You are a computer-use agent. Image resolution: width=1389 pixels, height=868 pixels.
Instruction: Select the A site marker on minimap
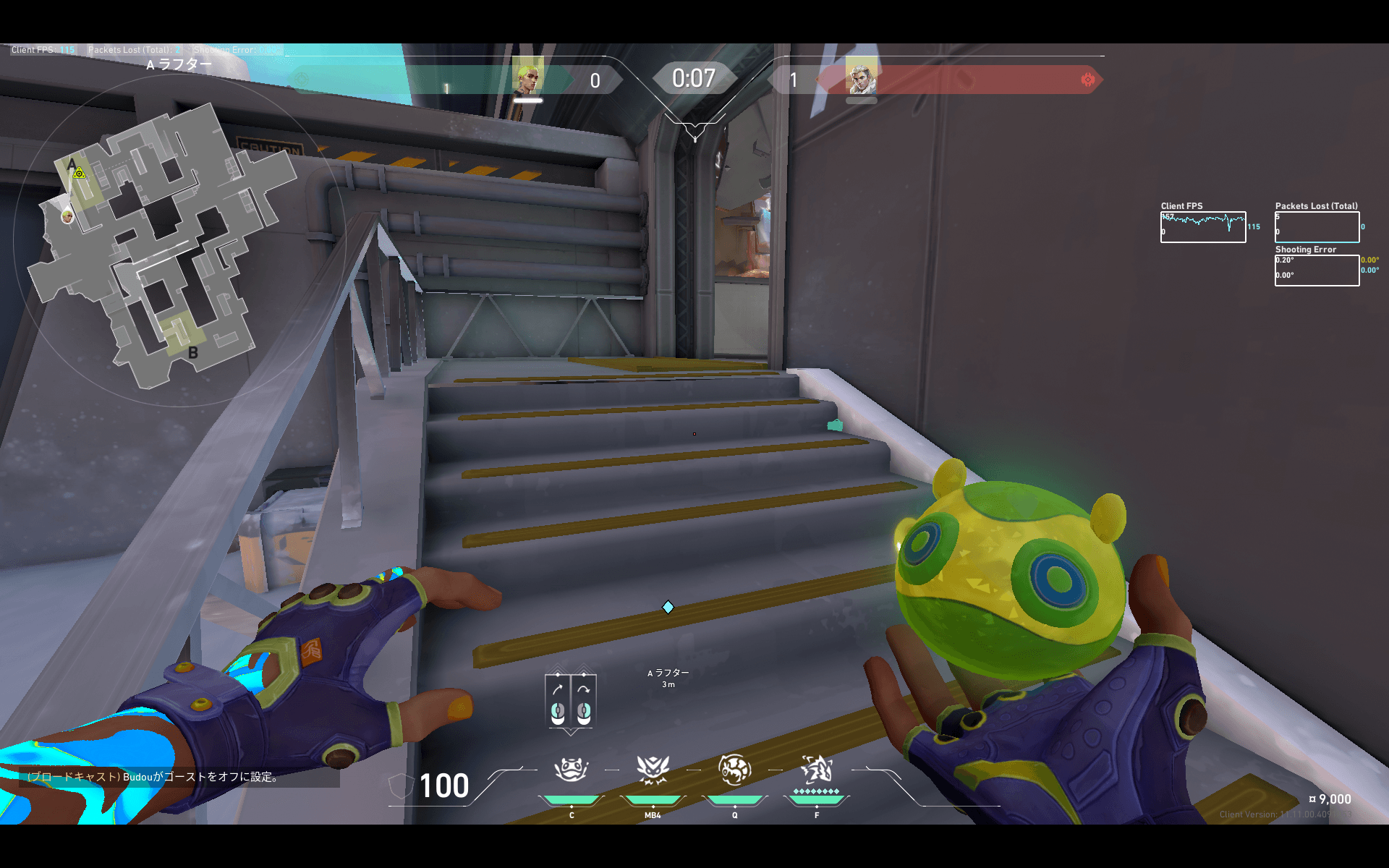72,164
